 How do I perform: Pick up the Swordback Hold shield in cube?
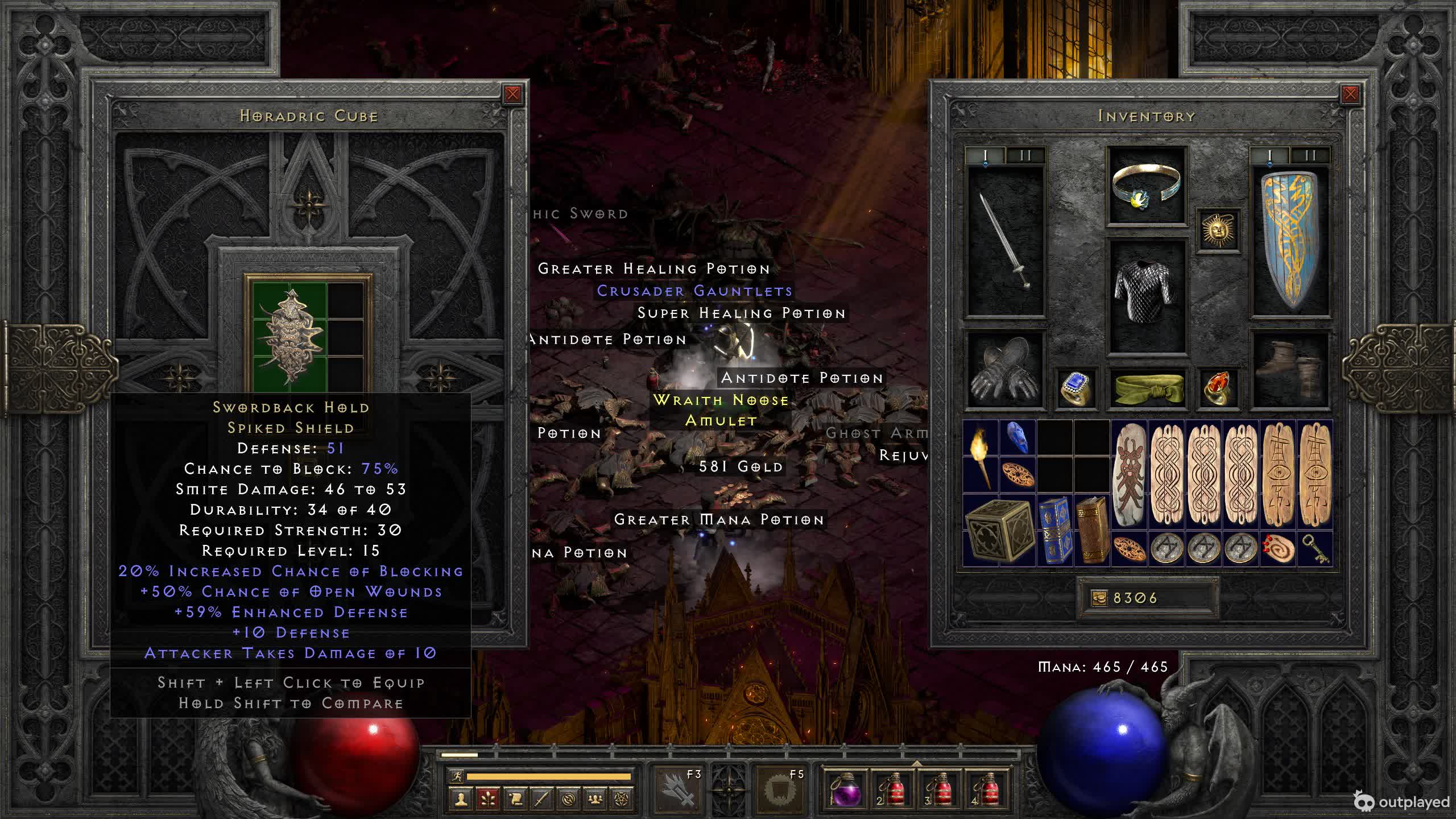[291, 337]
